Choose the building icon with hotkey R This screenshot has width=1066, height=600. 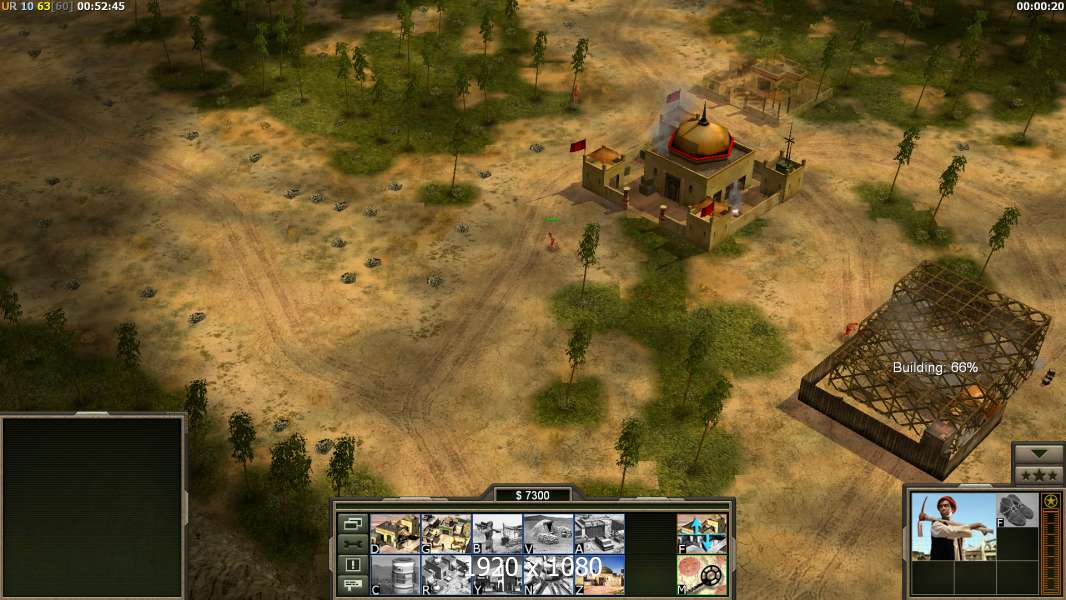[x=446, y=575]
